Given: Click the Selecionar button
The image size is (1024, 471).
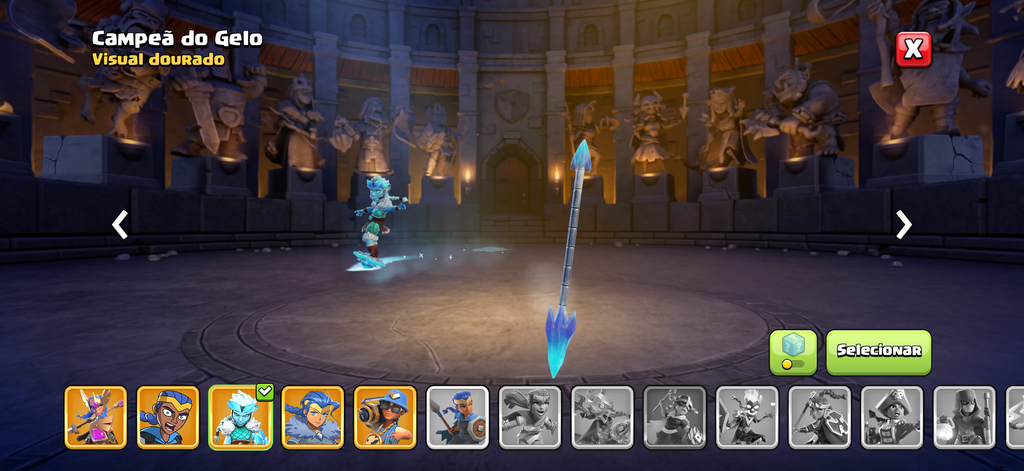Looking at the screenshot, I should pyautogui.click(x=878, y=352).
